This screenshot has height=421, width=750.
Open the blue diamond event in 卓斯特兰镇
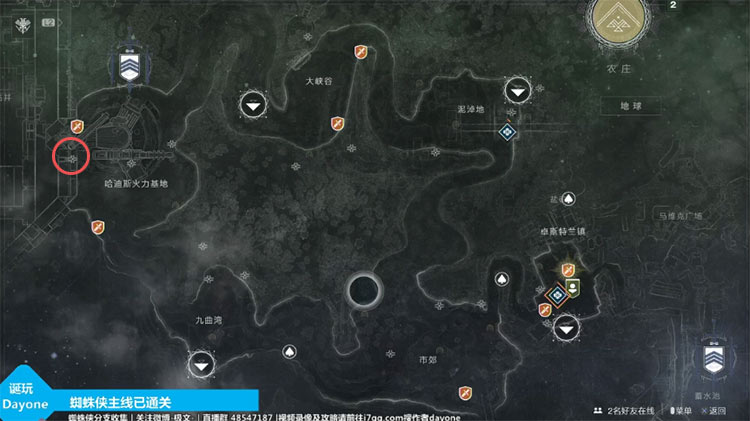click(557, 295)
